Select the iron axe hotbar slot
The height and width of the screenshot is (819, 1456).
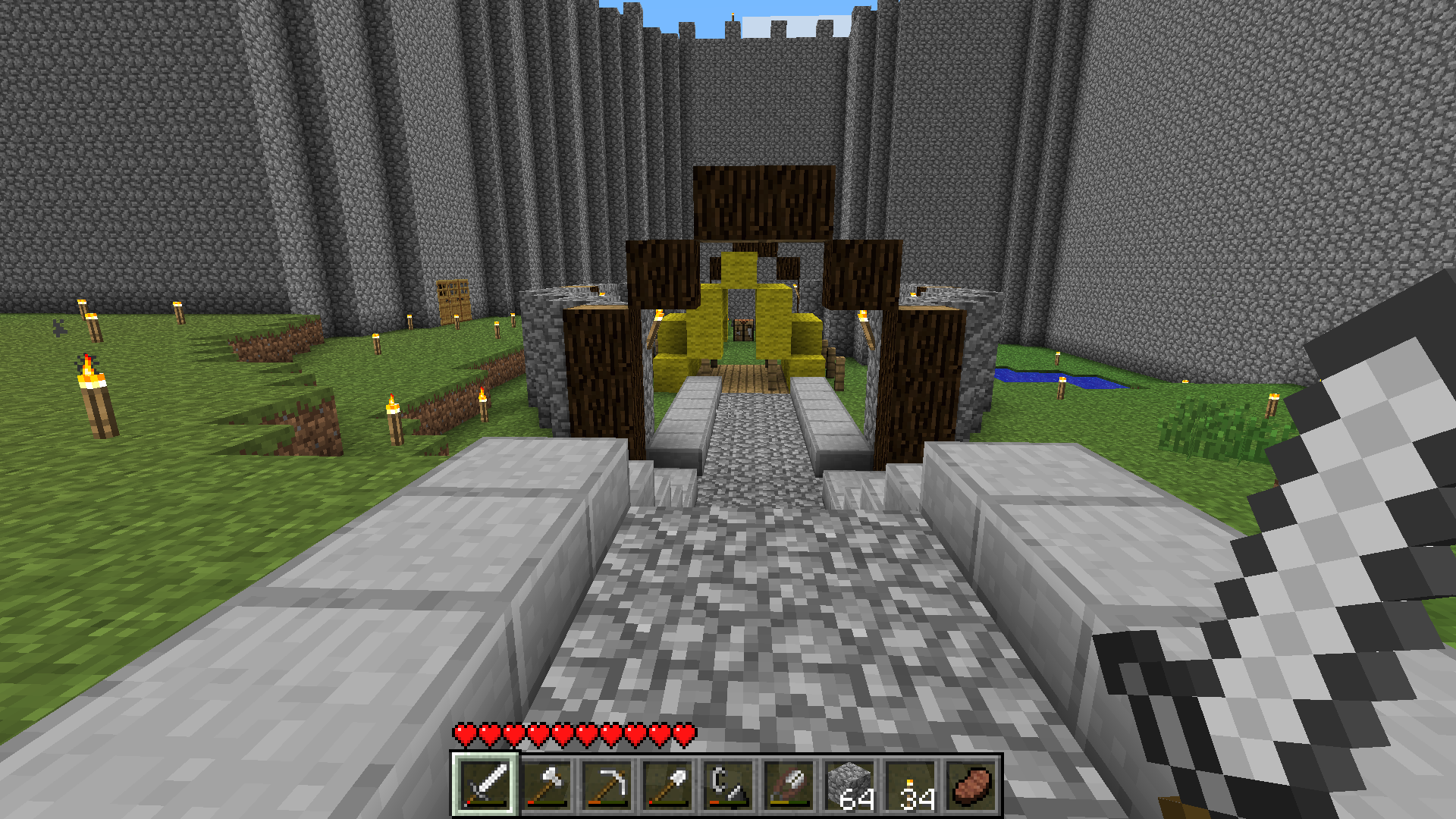point(546,785)
